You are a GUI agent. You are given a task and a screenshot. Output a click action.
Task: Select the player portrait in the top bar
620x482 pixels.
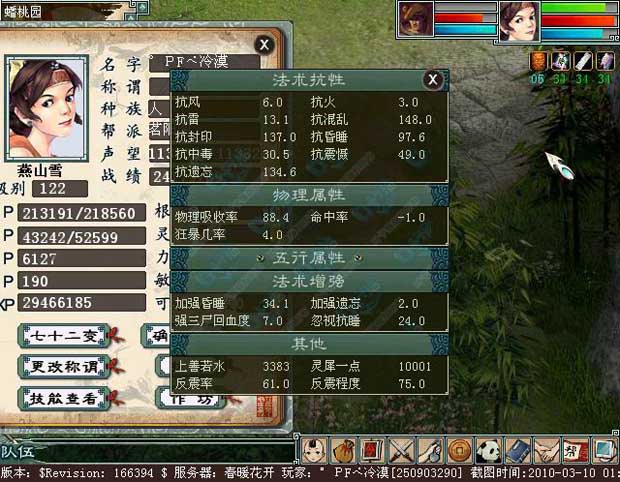[x=518, y=19]
